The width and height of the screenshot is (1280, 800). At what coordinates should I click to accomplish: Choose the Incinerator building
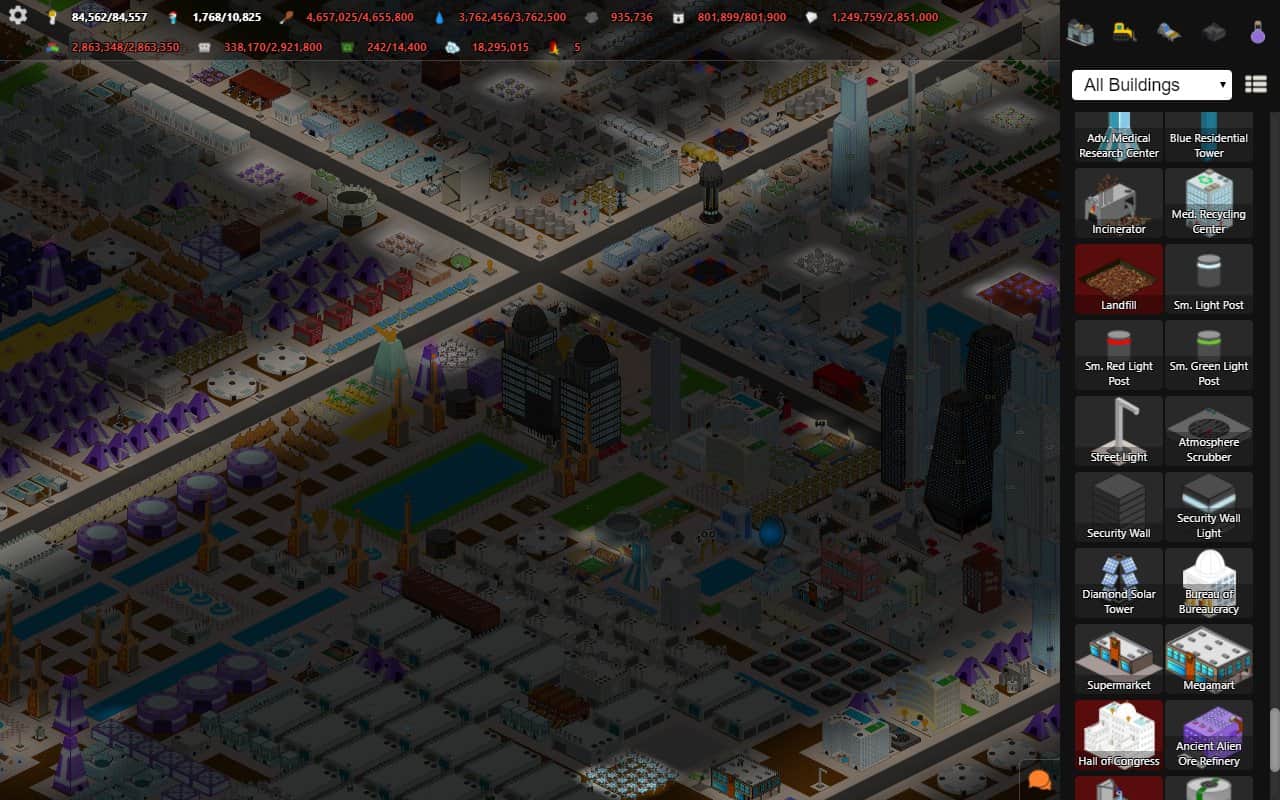(1119, 202)
